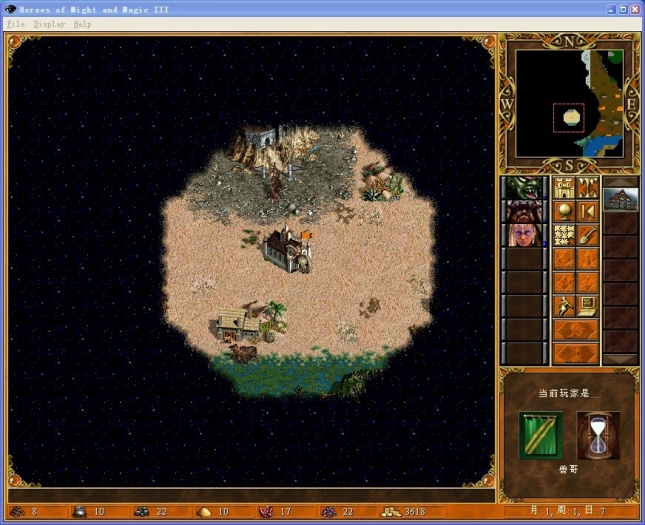Open the File menu
Viewport: 645px width, 525px height.
13,23
